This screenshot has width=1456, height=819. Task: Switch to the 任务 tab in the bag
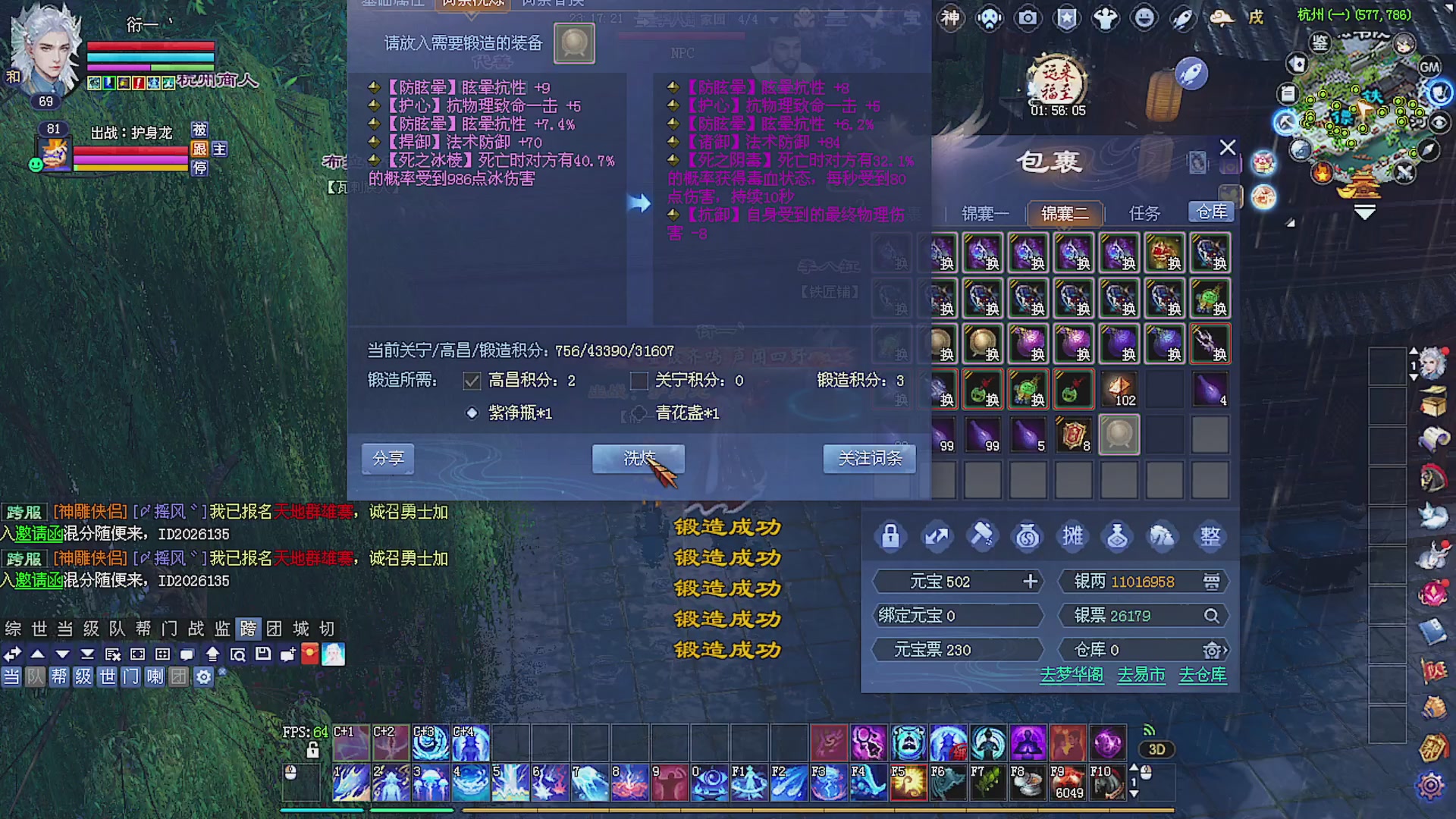pos(1147,213)
